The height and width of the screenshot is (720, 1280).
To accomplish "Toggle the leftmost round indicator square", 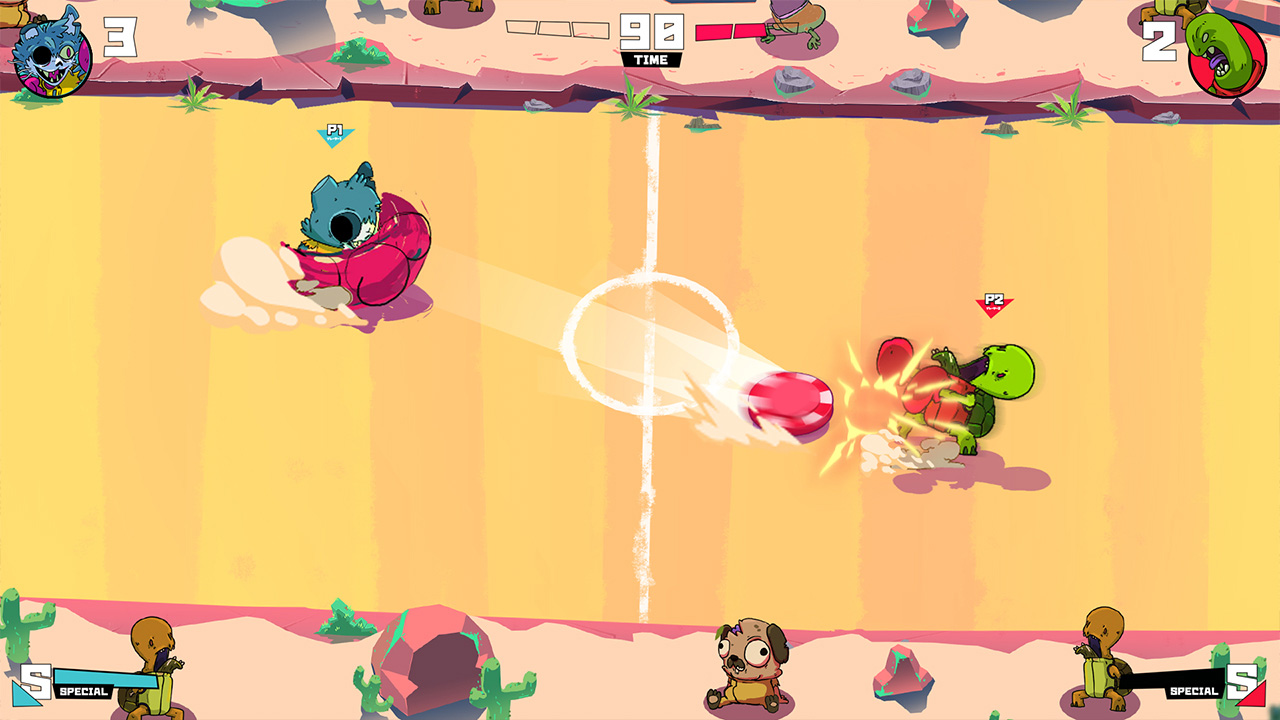I will pyautogui.click(x=522, y=29).
